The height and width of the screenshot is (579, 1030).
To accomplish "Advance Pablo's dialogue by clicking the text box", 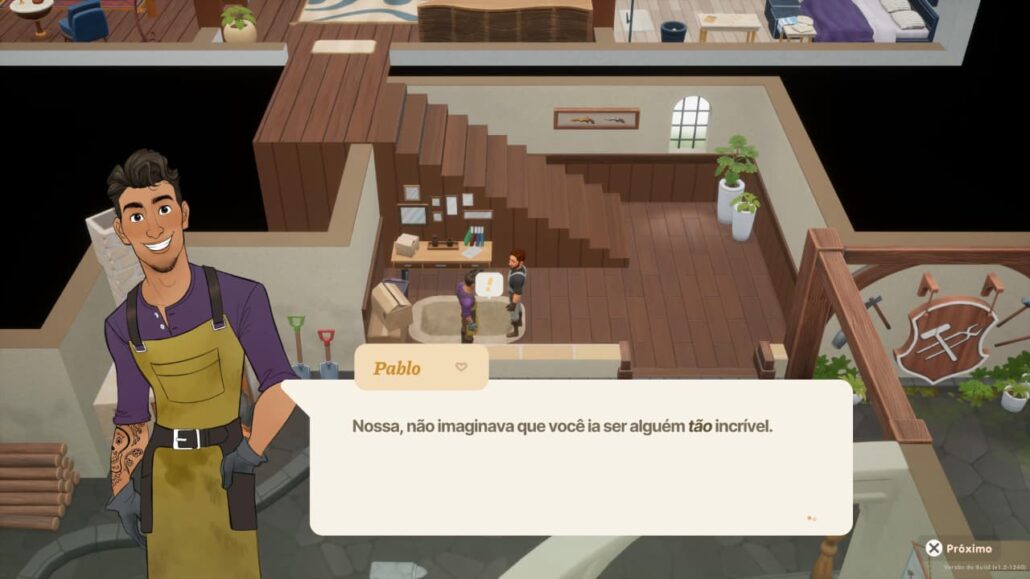I will [580, 458].
